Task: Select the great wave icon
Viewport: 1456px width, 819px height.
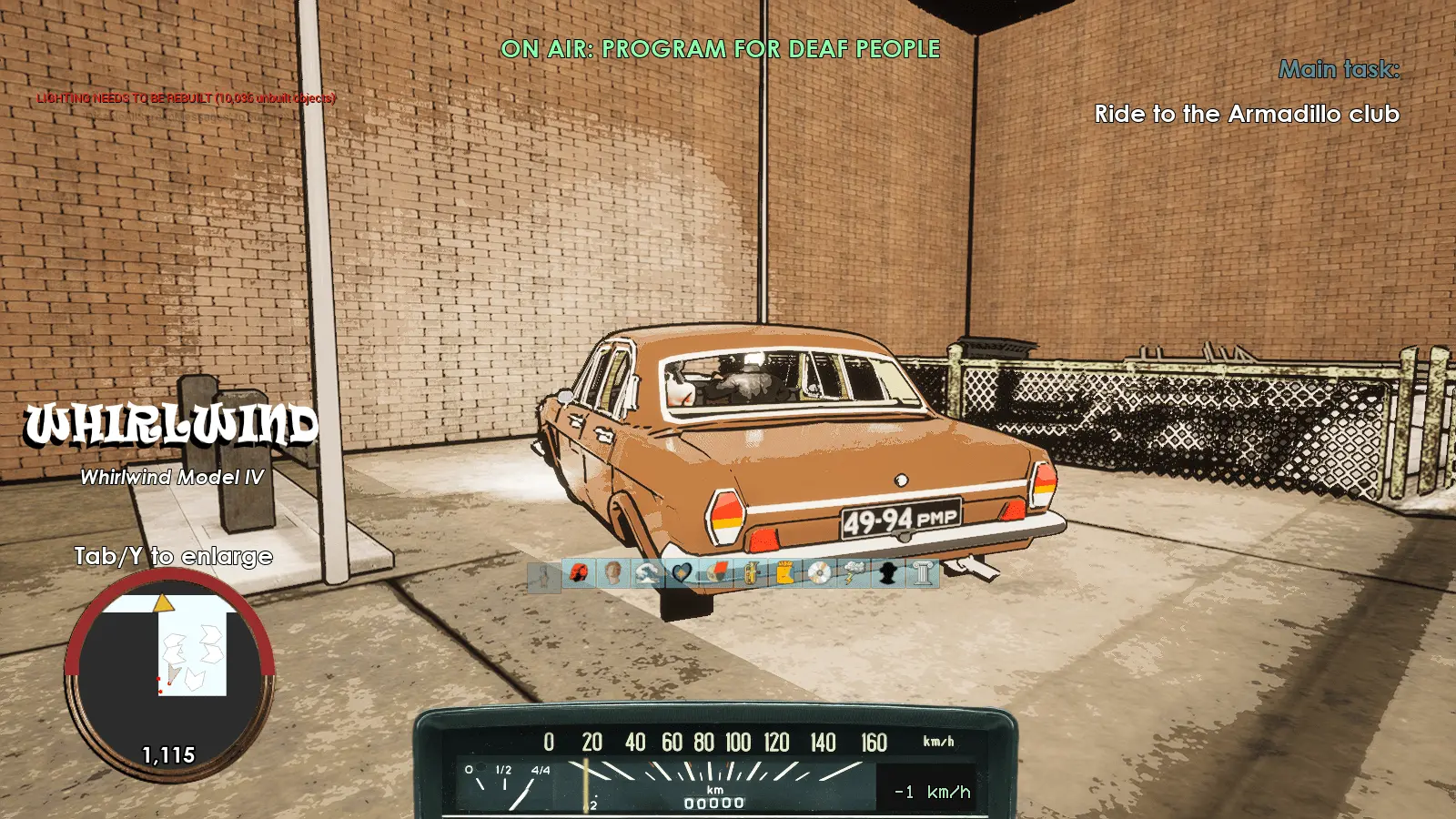Action: pyautogui.click(x=647, y=573)
